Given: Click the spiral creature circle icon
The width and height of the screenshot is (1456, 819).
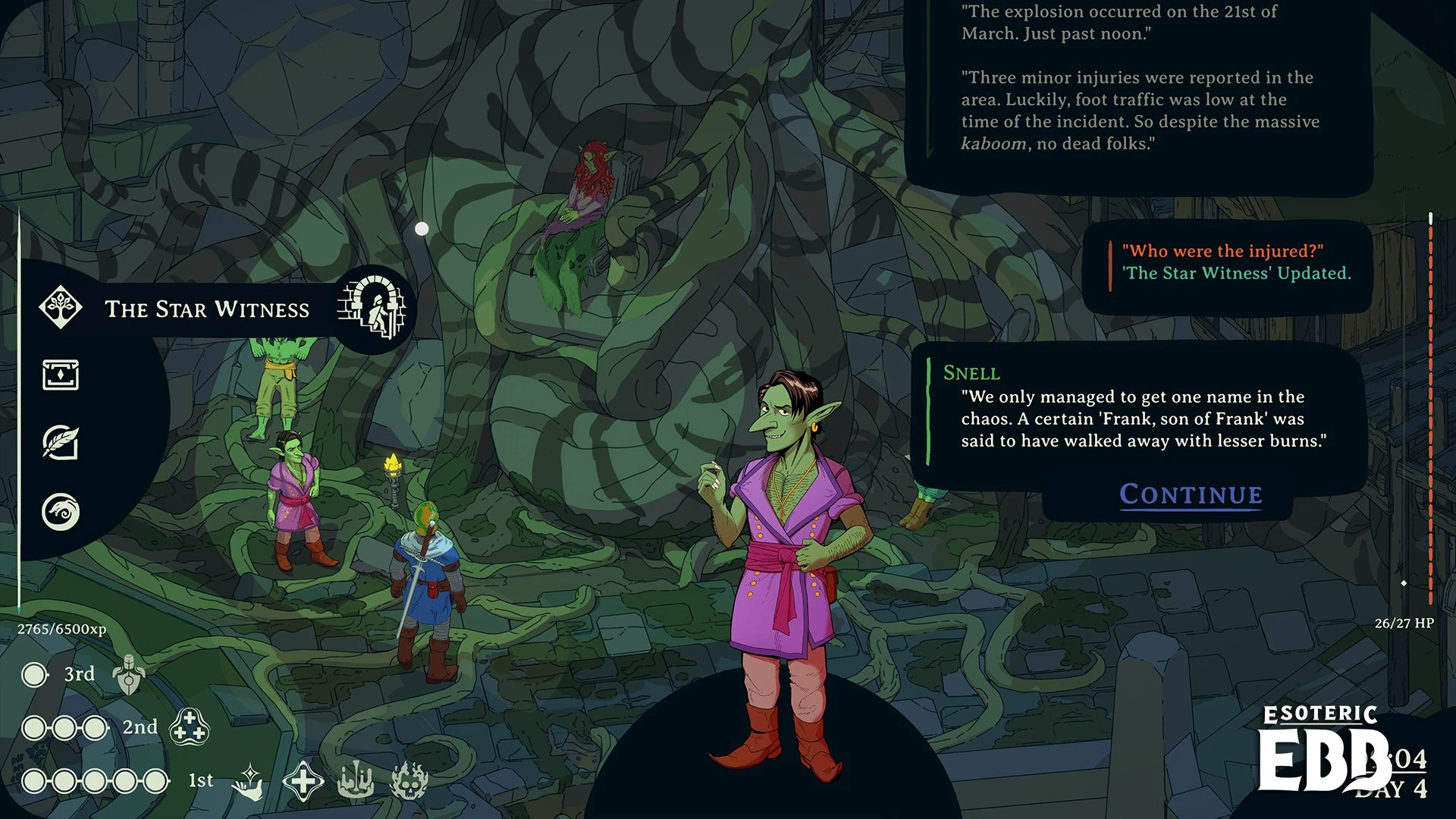Looking at the screenshot, I should (61, 512).
